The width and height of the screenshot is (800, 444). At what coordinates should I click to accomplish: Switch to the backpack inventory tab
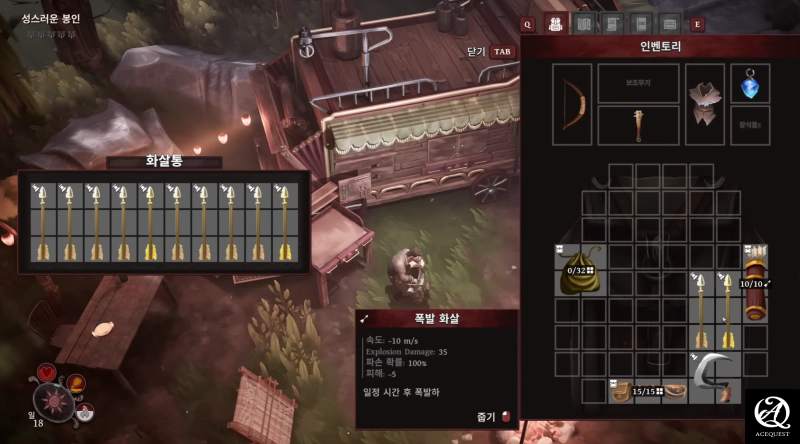pos(556,24)
